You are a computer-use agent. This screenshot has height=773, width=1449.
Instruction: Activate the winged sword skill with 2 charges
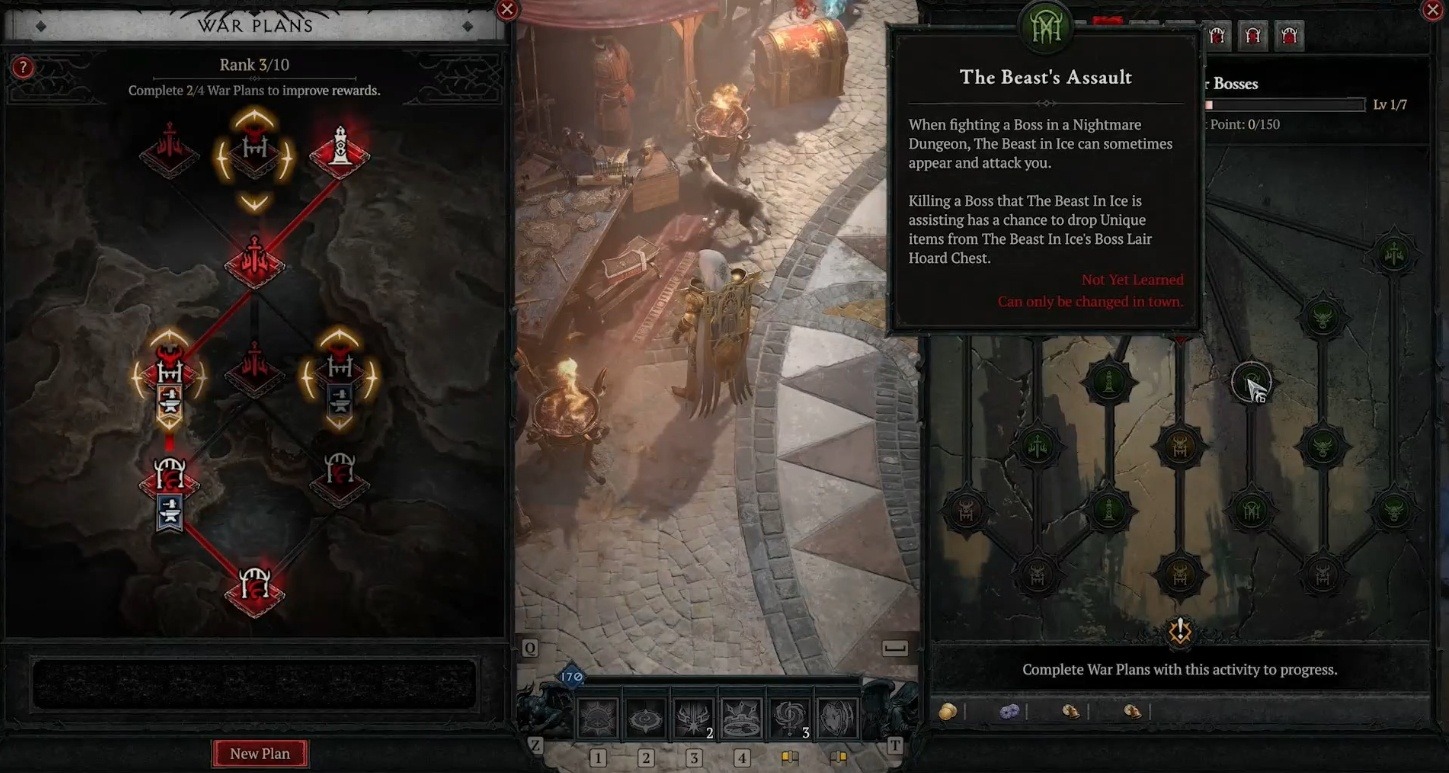point(693,718)
